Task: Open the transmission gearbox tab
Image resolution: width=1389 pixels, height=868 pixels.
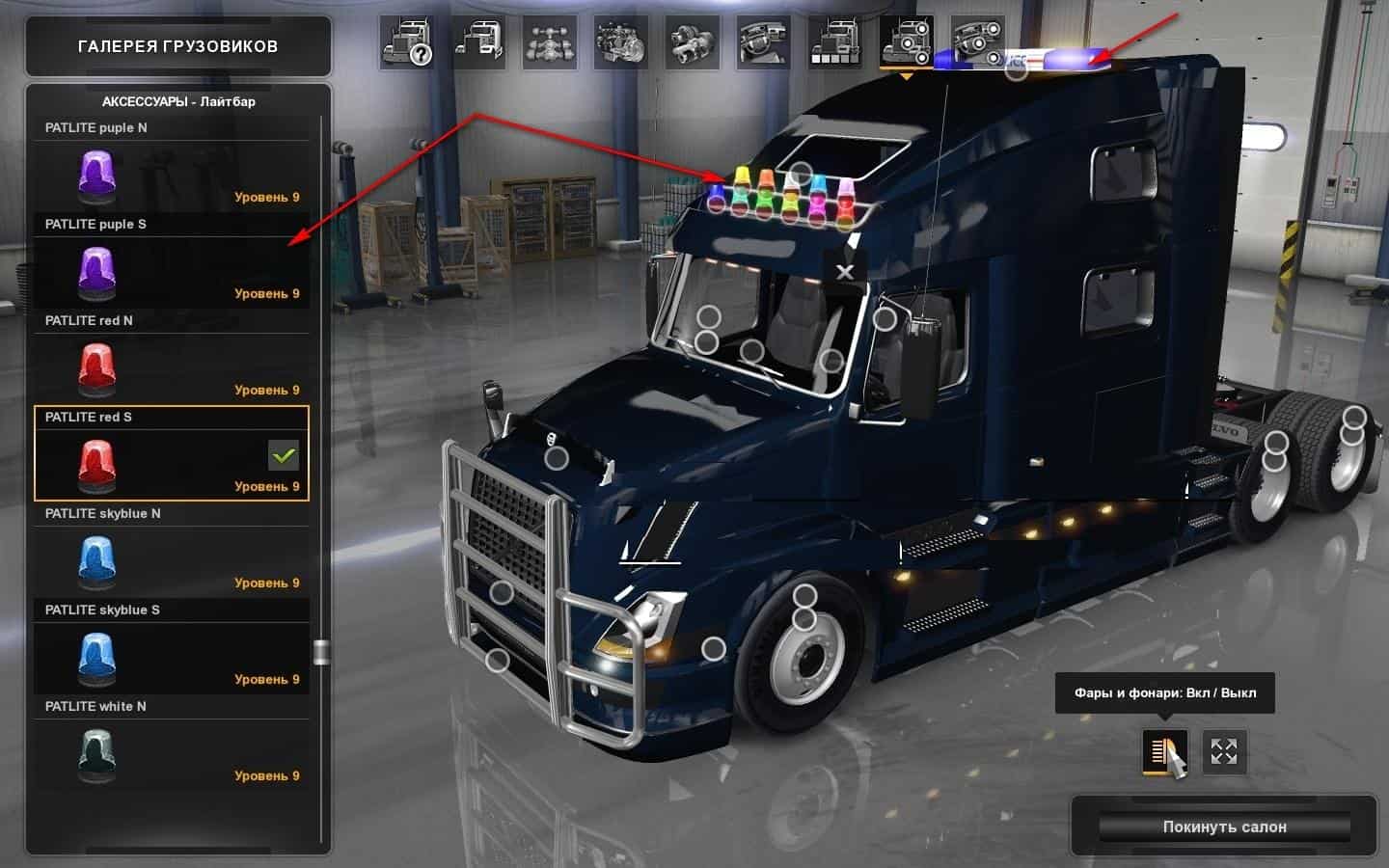Action: tap(693, 42)
